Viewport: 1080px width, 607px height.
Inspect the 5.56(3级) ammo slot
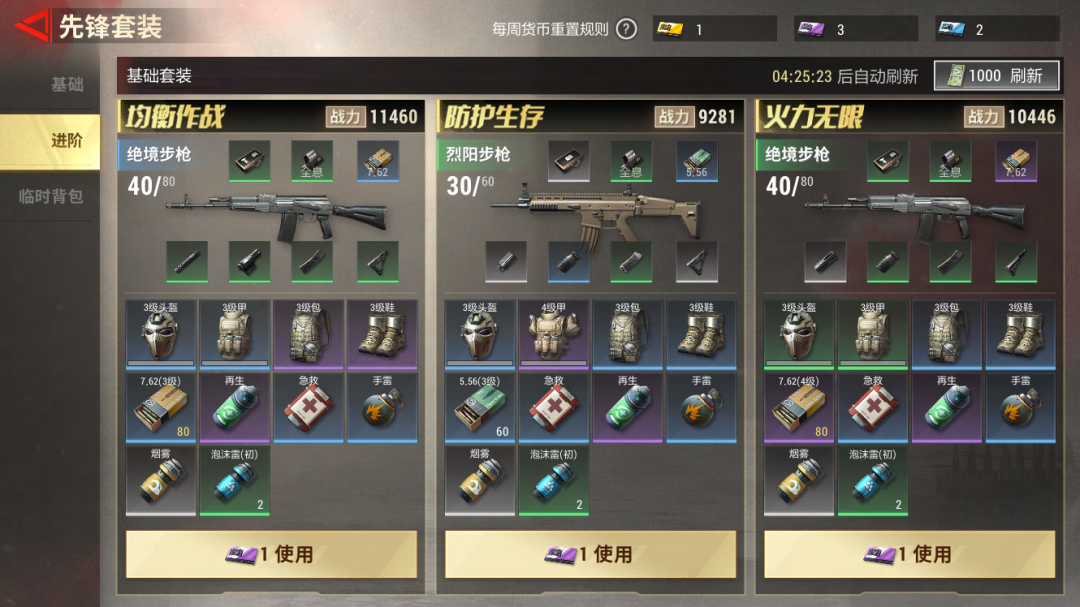480,407
